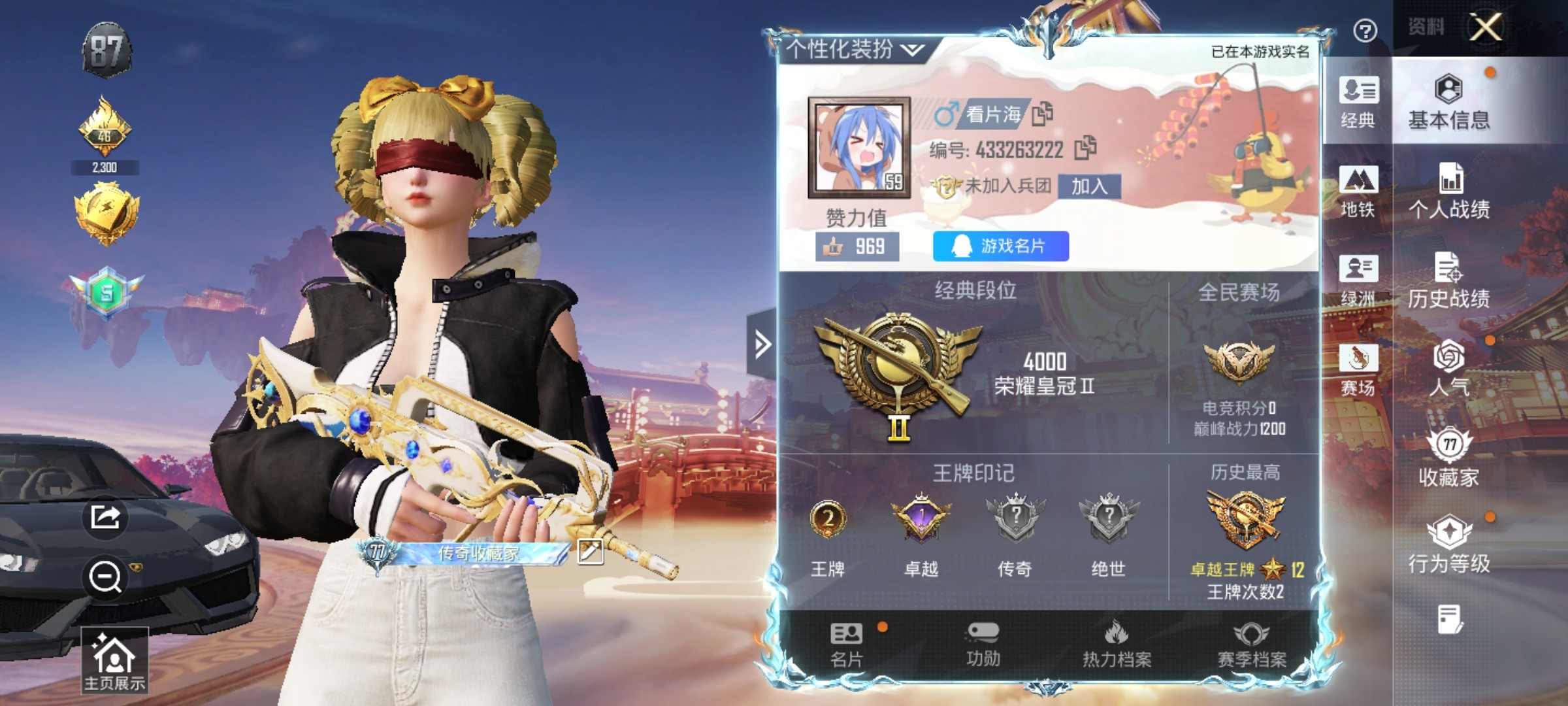The image size is (1568, 706).
Task: Open the help question mark icon
Action: tap(1365, 31)
